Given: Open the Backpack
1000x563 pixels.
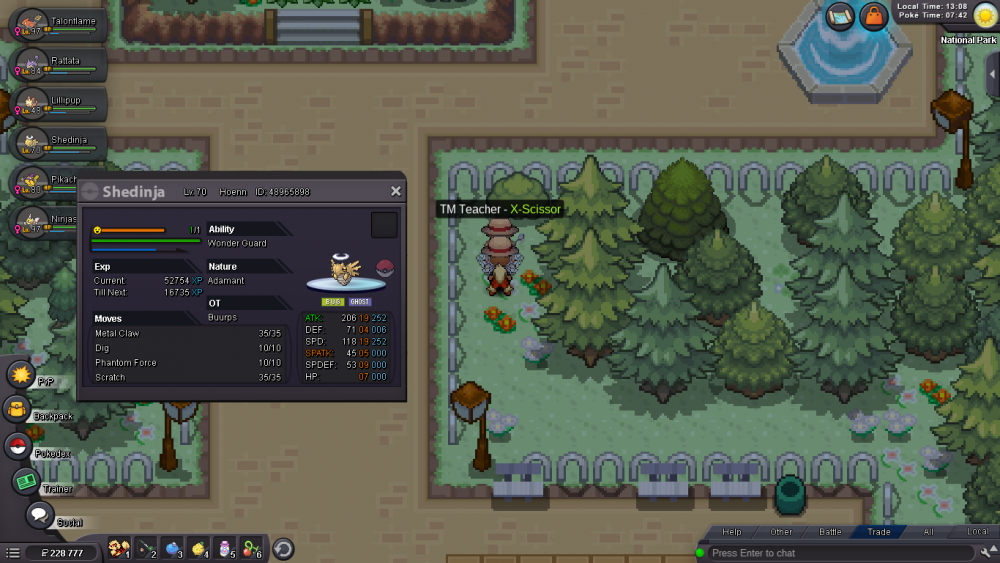Looking at the screenshot, I should [17, 409].
